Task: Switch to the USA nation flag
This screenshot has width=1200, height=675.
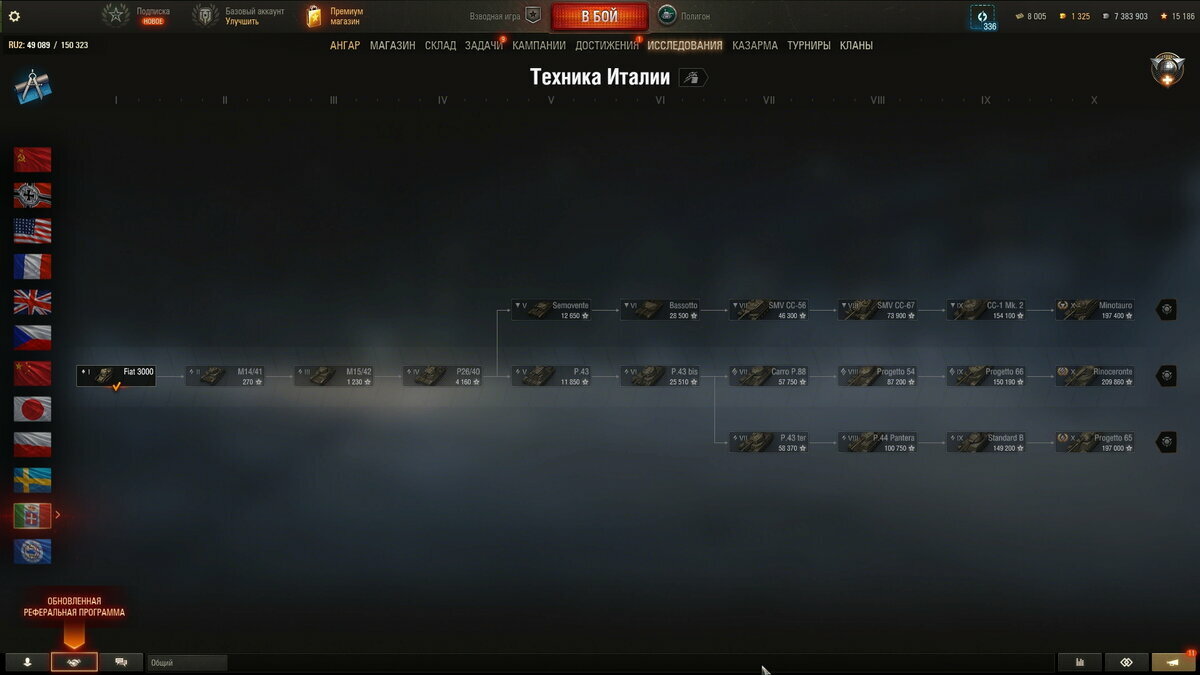Action: [33, 231]
